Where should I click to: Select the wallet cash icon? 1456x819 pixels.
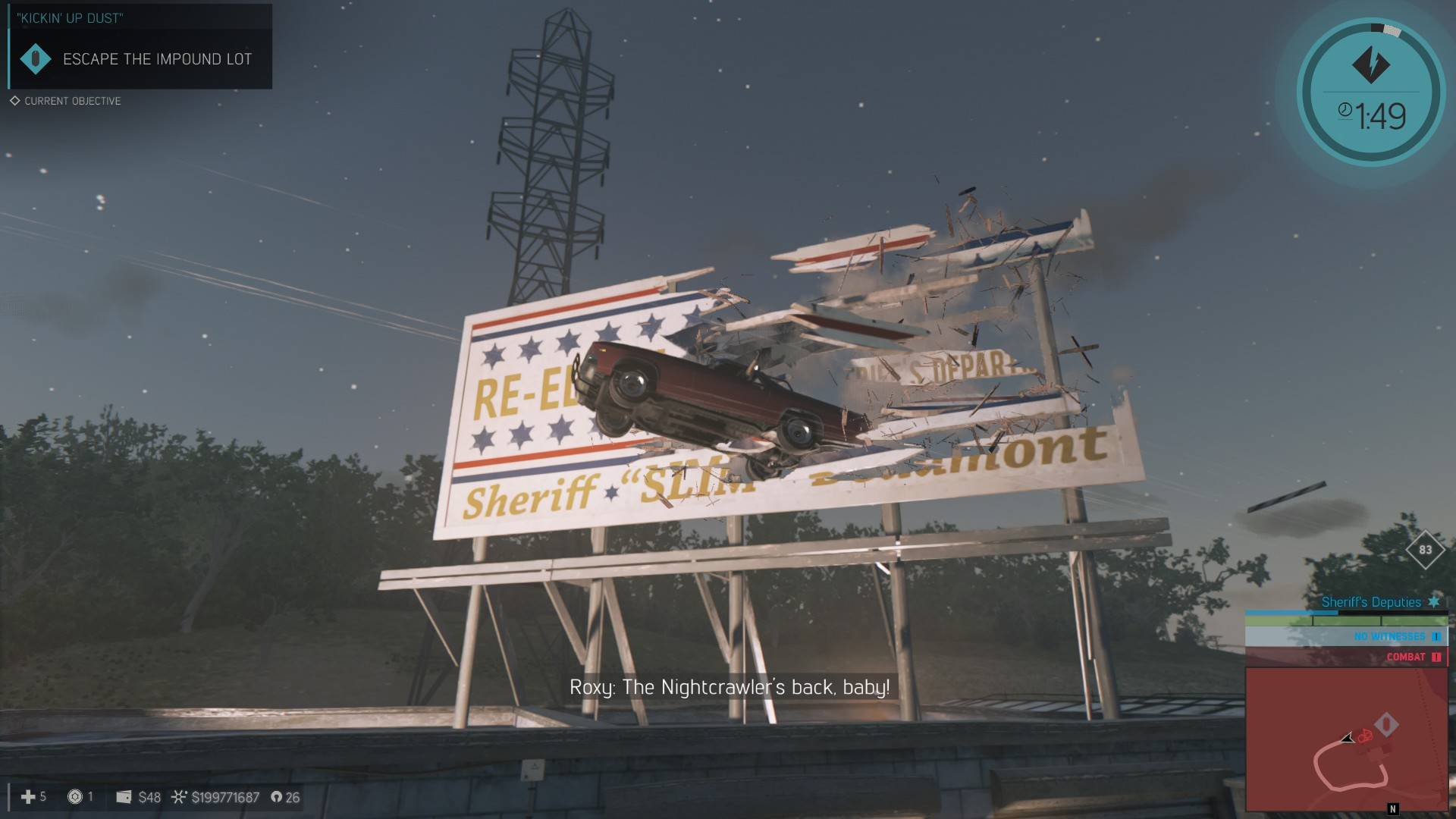pyautogui.click(x=124, y=797)
